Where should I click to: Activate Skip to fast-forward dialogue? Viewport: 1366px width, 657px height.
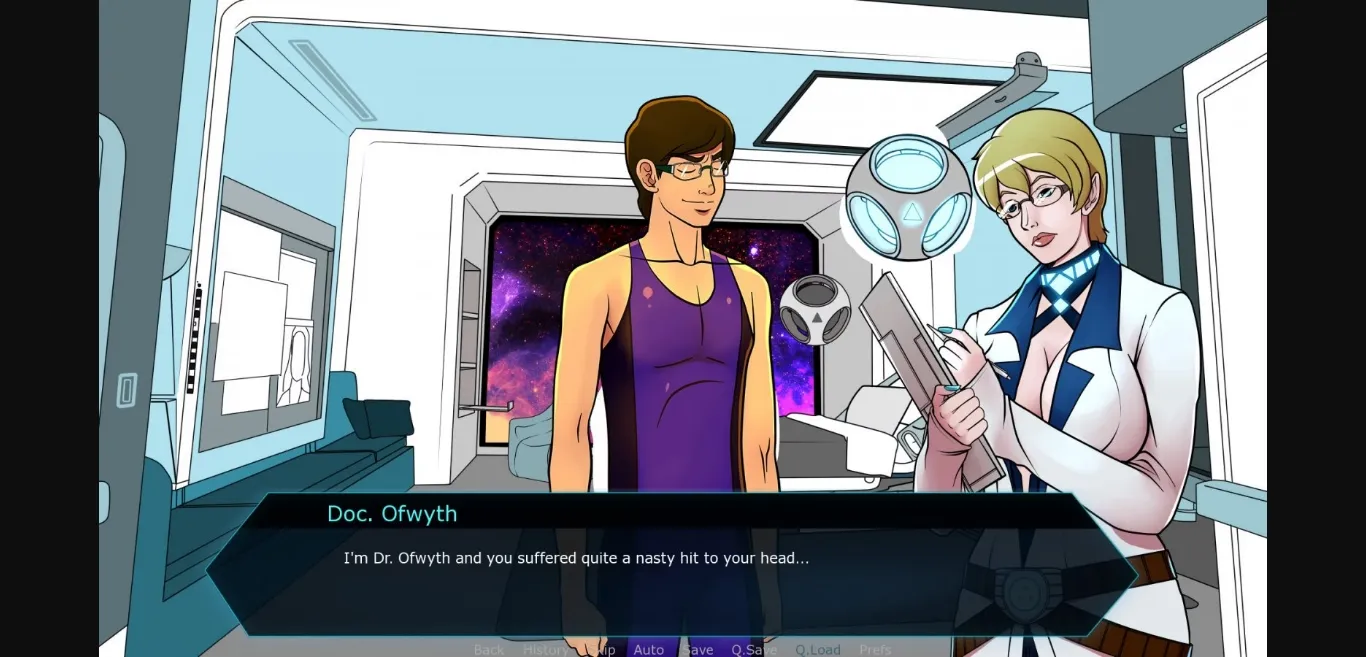tap(602, 650)
